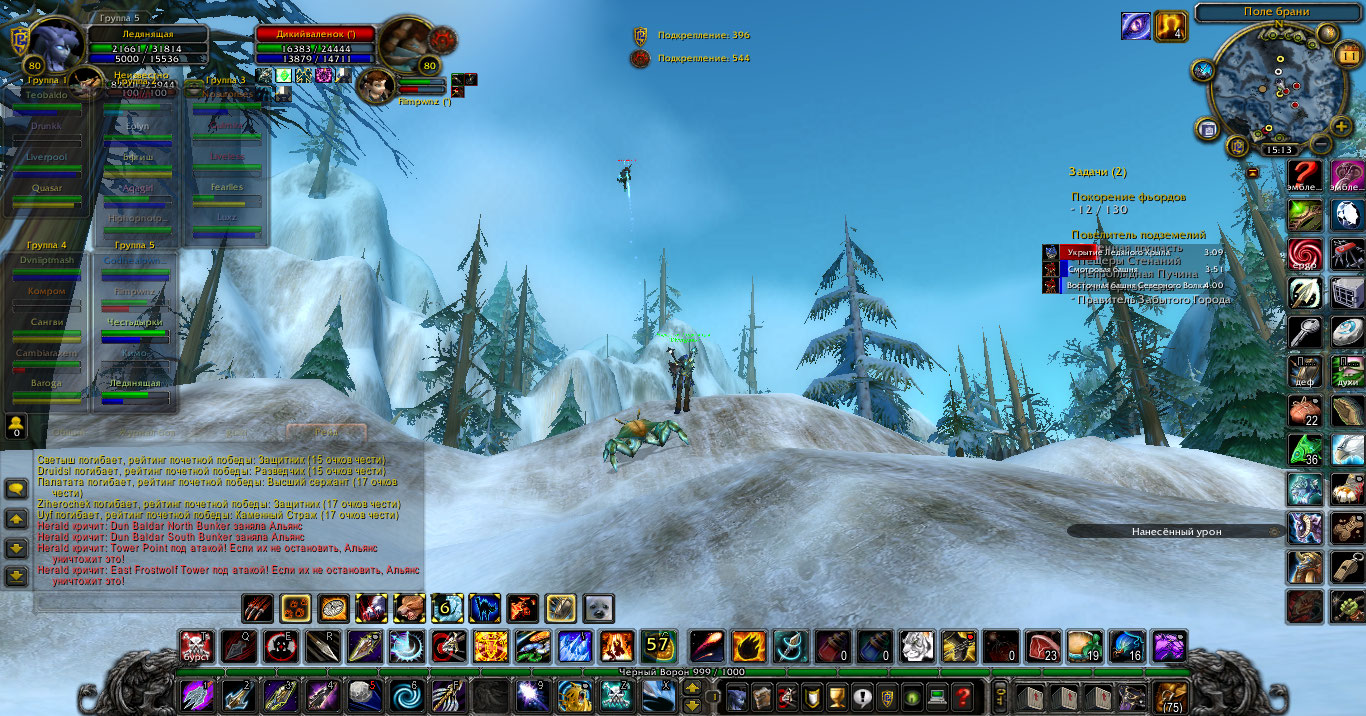Page the action bar up with the arrow
Image resolution: width=1366 pixels, height=716 pixels.
coord(690,689)
